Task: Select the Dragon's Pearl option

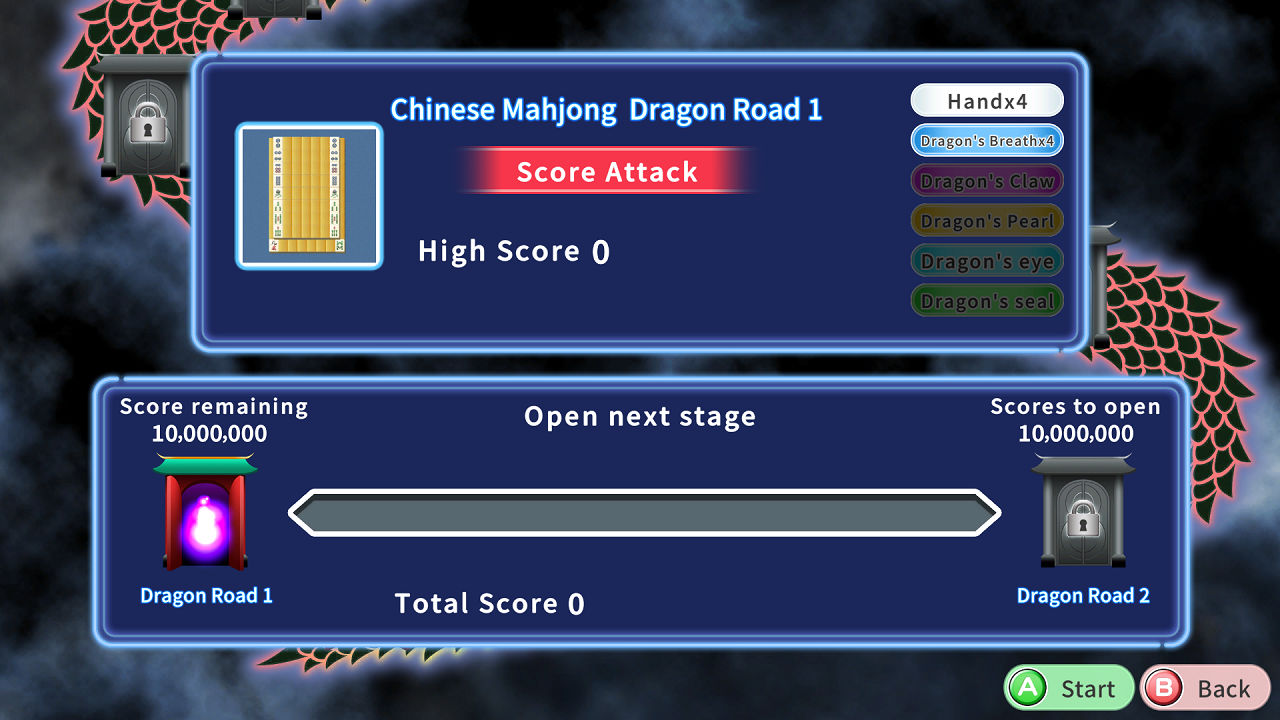Action: click(986, 220)
